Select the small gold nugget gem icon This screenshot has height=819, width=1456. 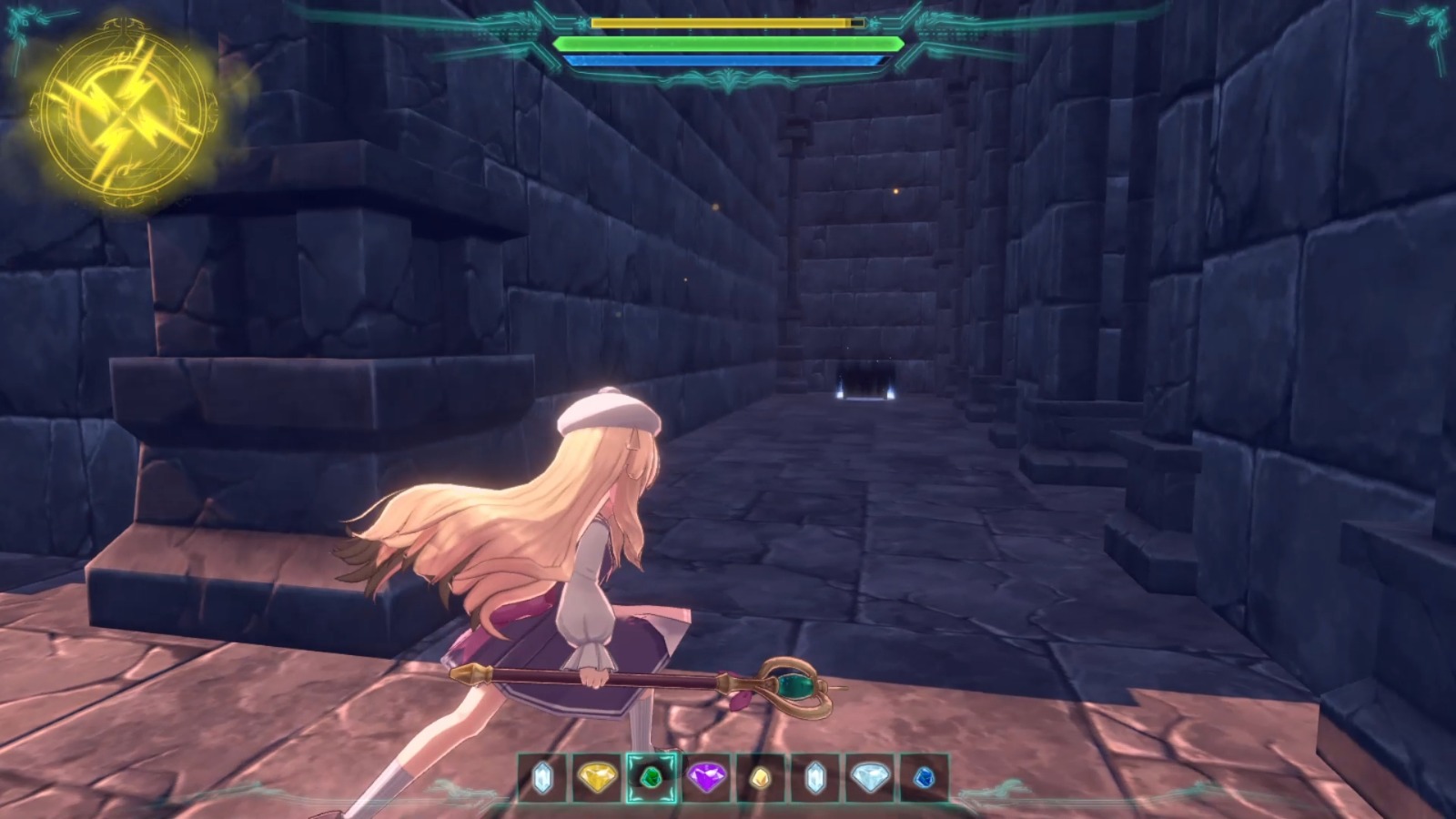pos(763,780)
